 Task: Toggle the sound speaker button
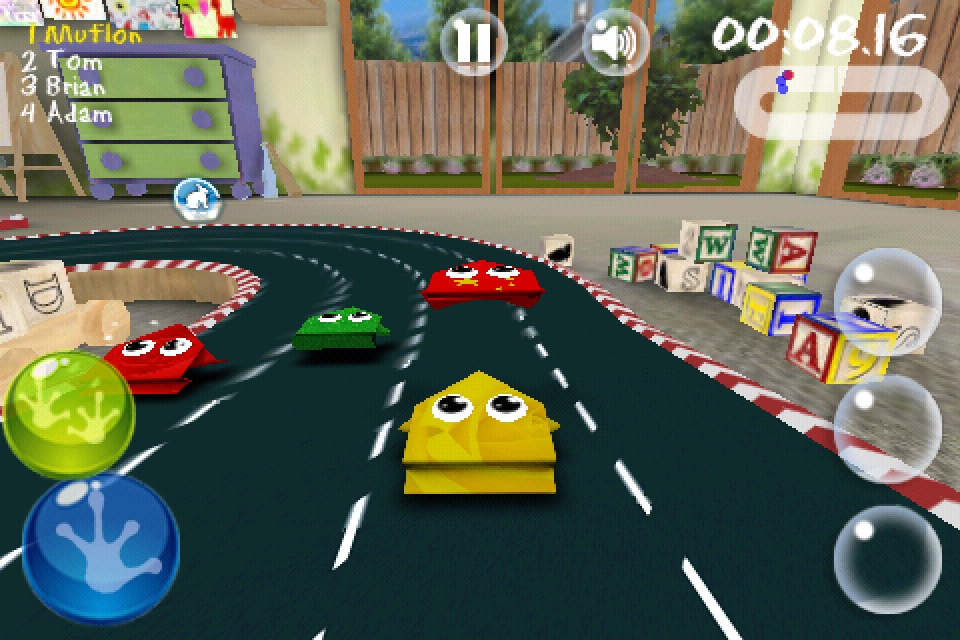[x=614, y=42]
